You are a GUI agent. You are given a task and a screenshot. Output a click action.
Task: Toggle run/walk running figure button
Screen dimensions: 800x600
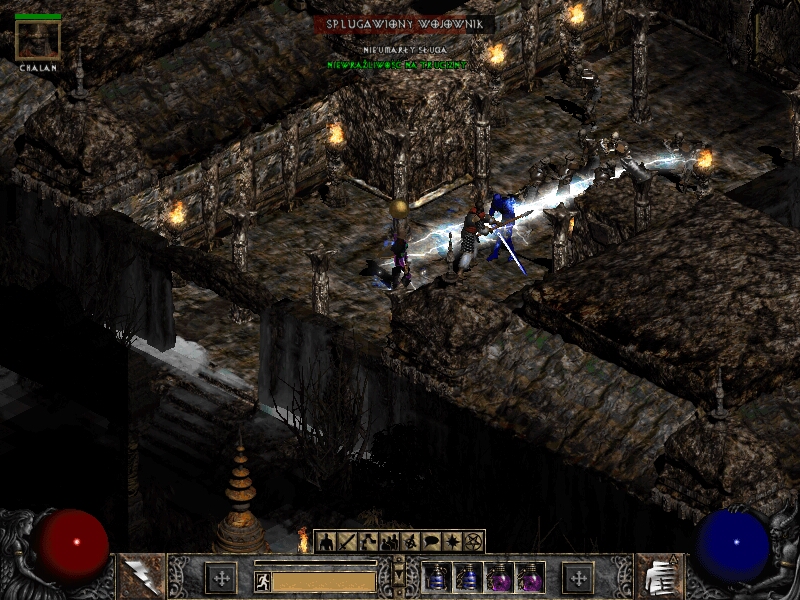(262, 581)
